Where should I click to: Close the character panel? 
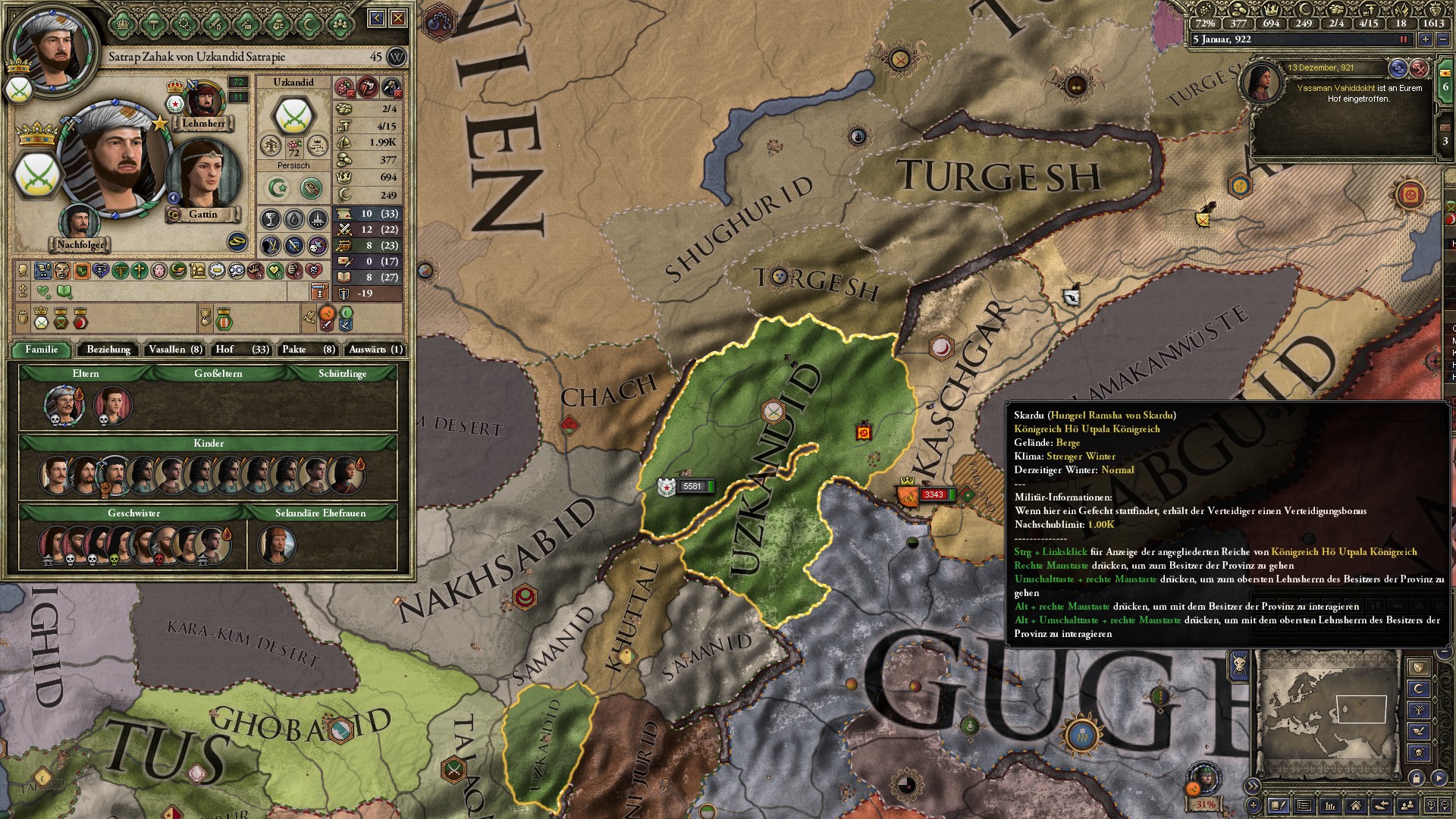(398, 18)
